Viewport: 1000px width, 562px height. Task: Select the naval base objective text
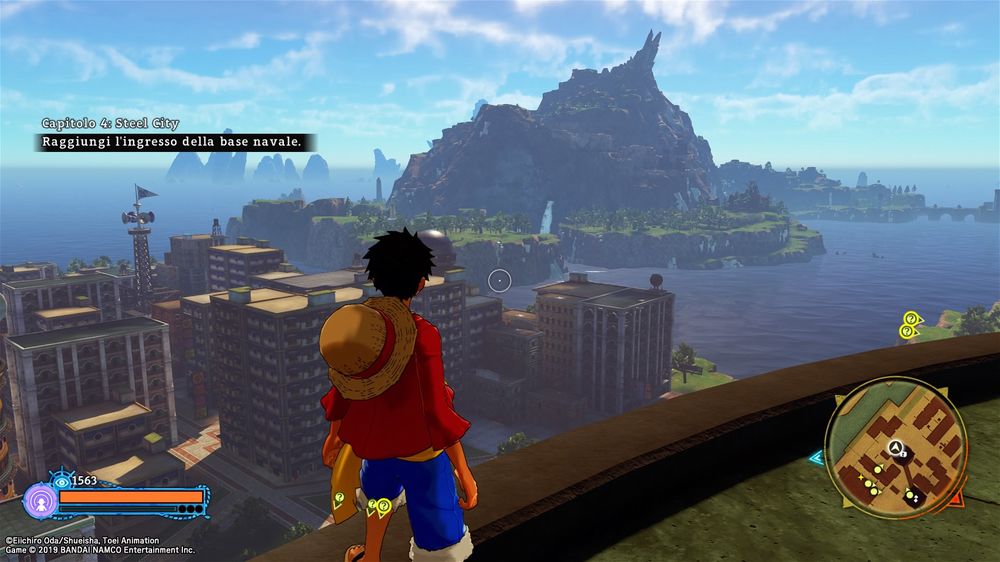coord(171,143)
